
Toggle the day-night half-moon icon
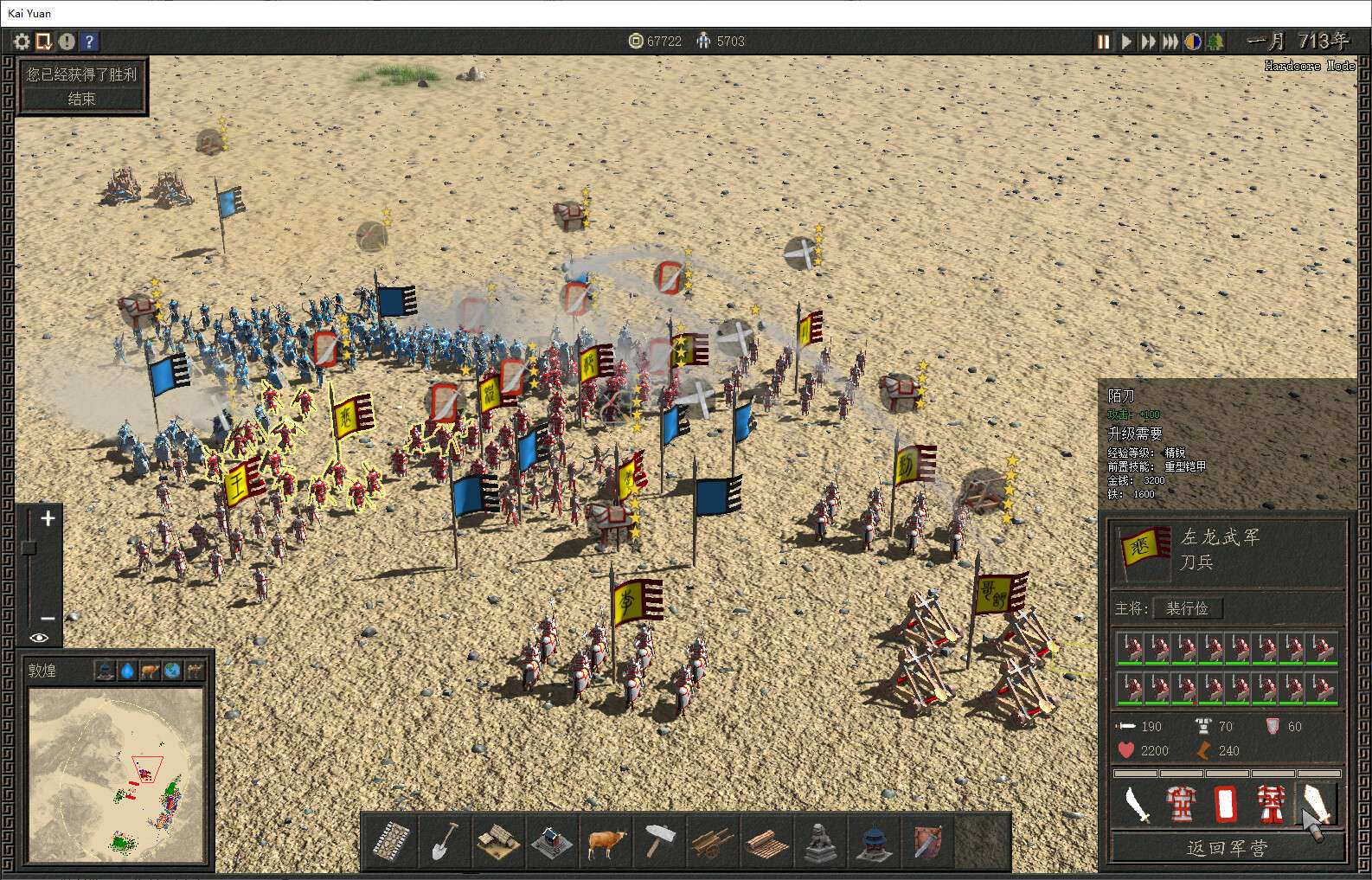(x=1193, y=42)
